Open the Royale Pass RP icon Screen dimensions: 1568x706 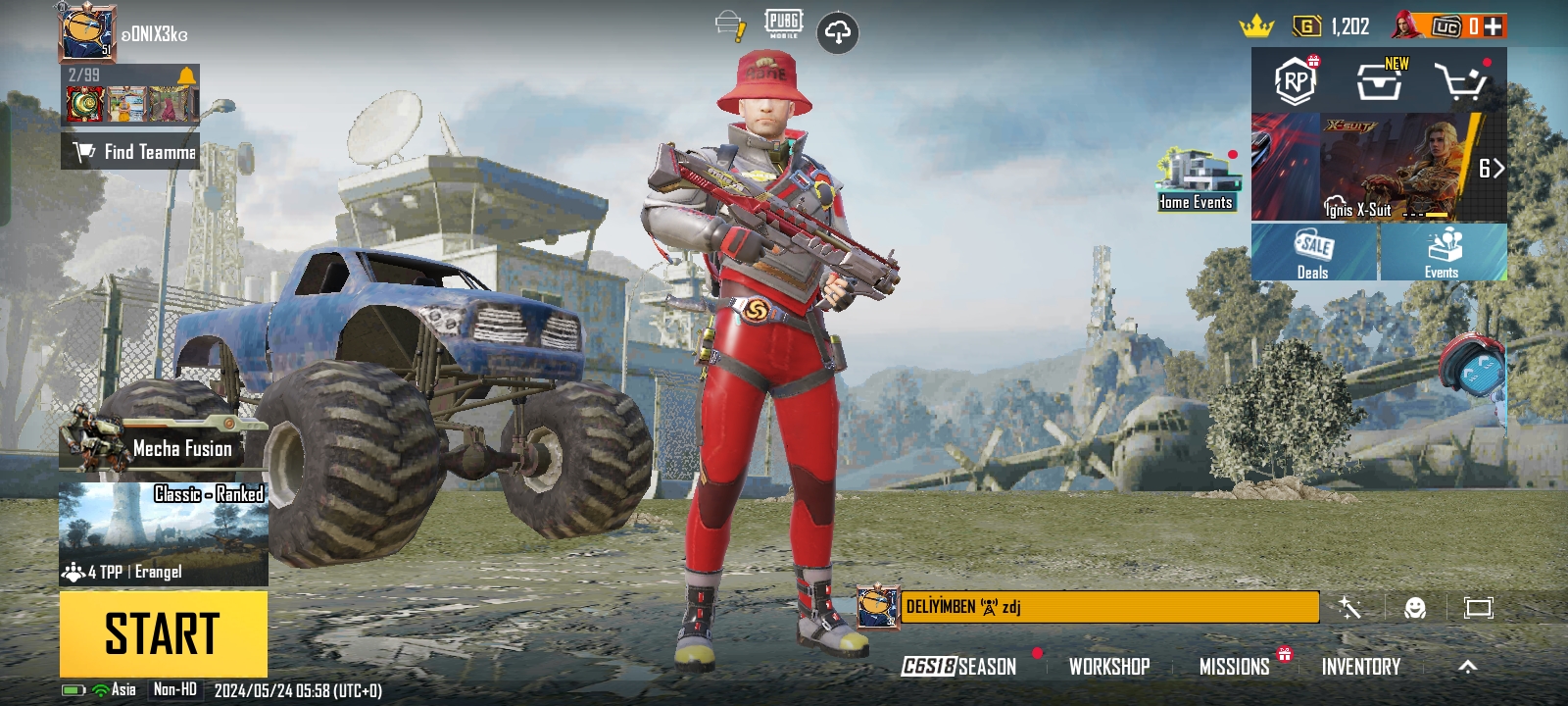pos(1296,81)
